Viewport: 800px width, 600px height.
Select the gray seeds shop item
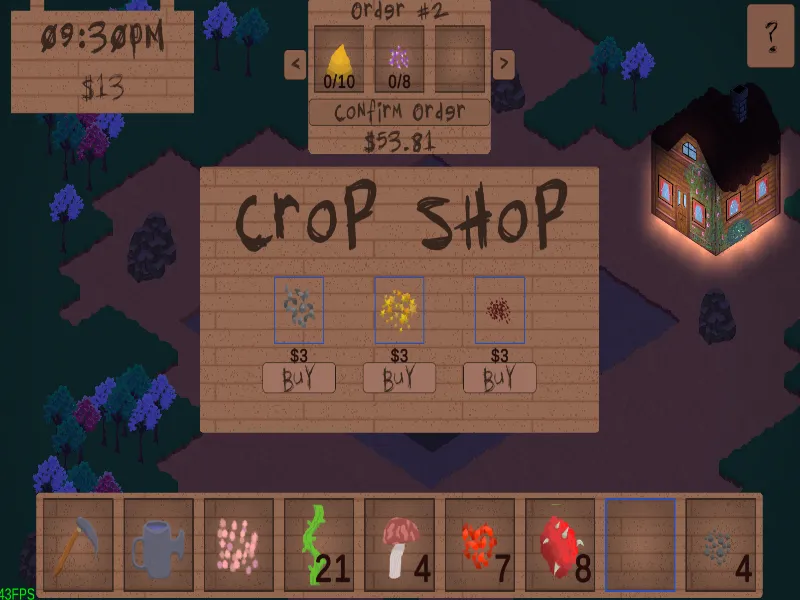(299, 310)
